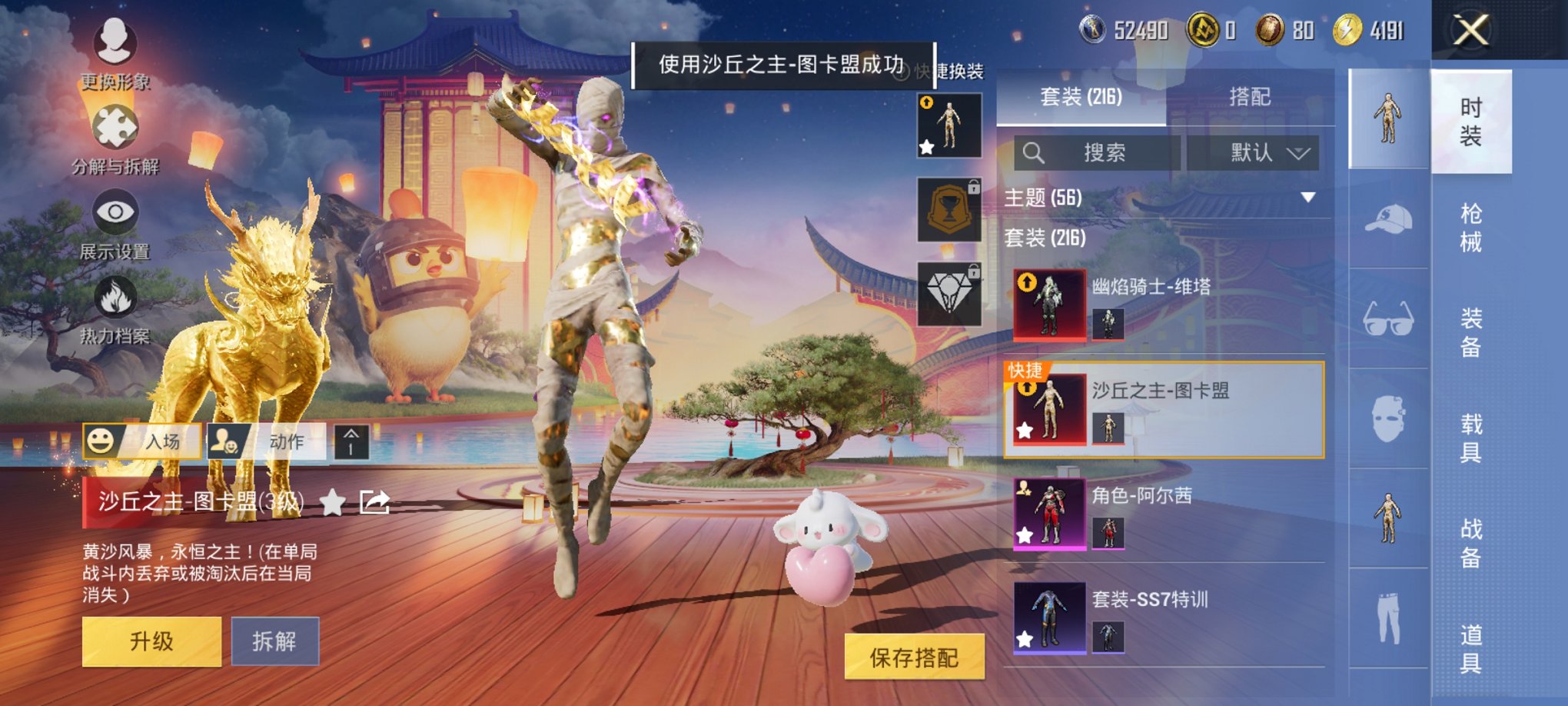Click the 升级 upgrade button
This screenshot has width=1568, height=706.
(x=151, y=640)
